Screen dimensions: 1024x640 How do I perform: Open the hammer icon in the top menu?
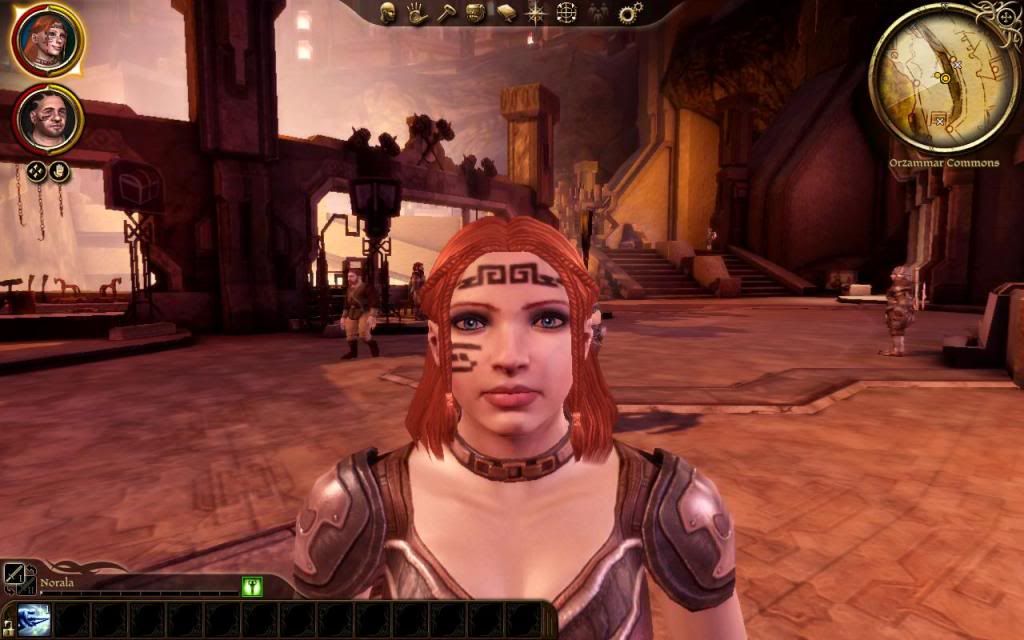coord(445,13)
